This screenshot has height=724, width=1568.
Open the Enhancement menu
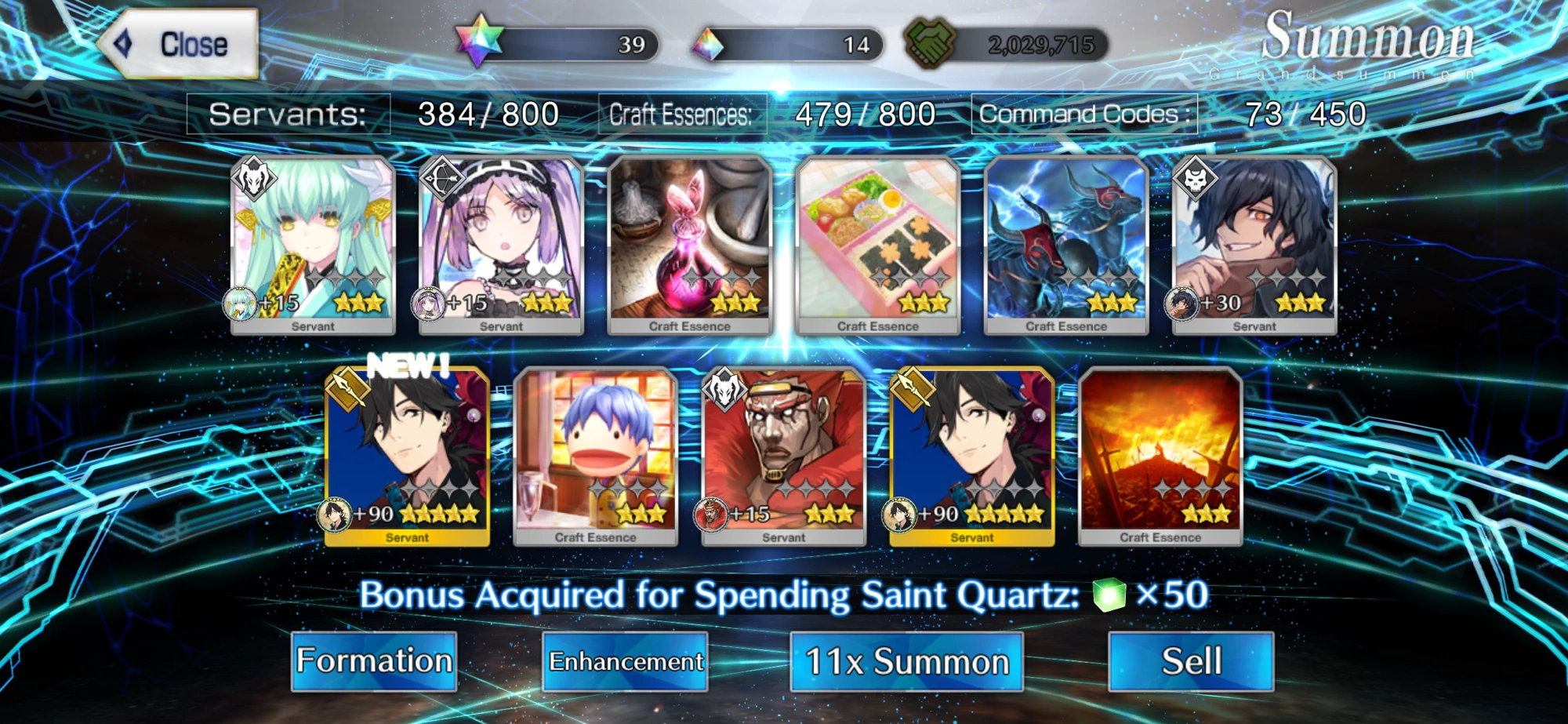[x=626, y=661]
